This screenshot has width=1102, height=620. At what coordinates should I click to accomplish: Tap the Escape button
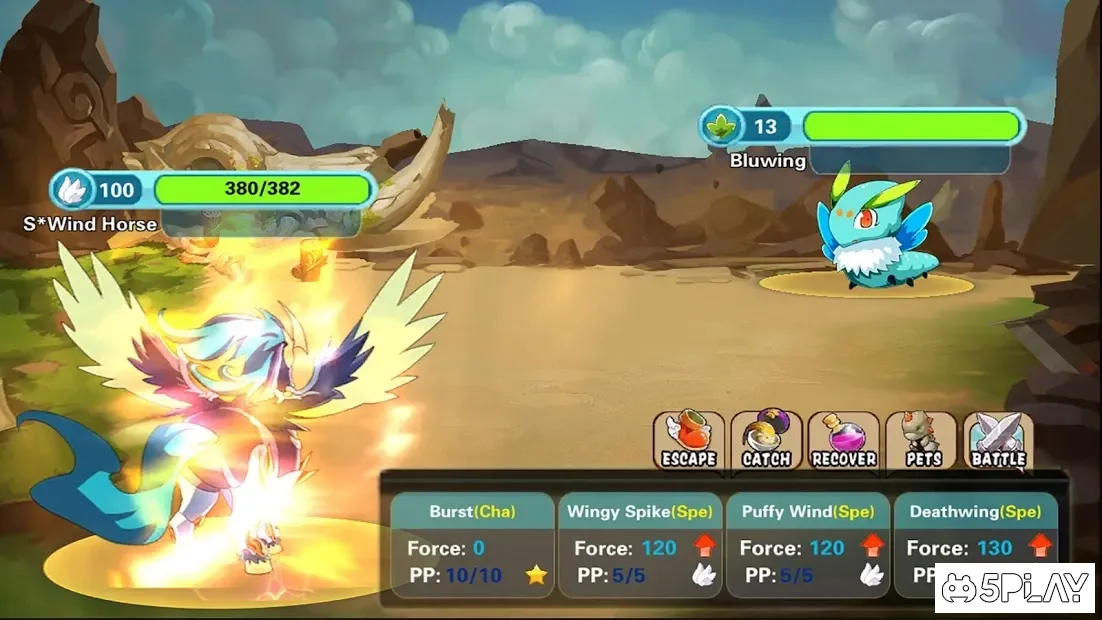688,441
